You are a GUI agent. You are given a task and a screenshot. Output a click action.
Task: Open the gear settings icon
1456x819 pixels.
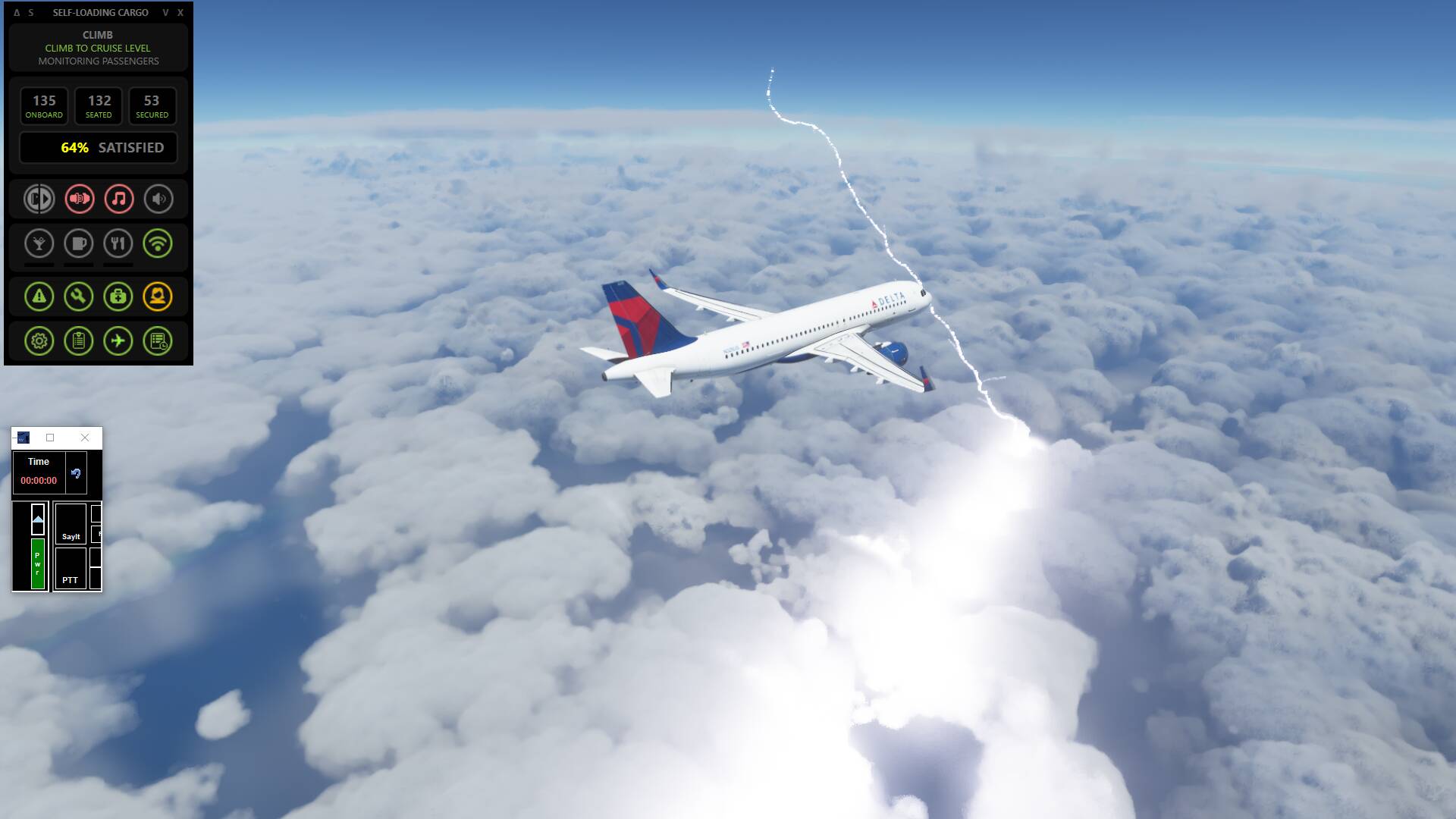pyautogui.click(x=39, y=341)
